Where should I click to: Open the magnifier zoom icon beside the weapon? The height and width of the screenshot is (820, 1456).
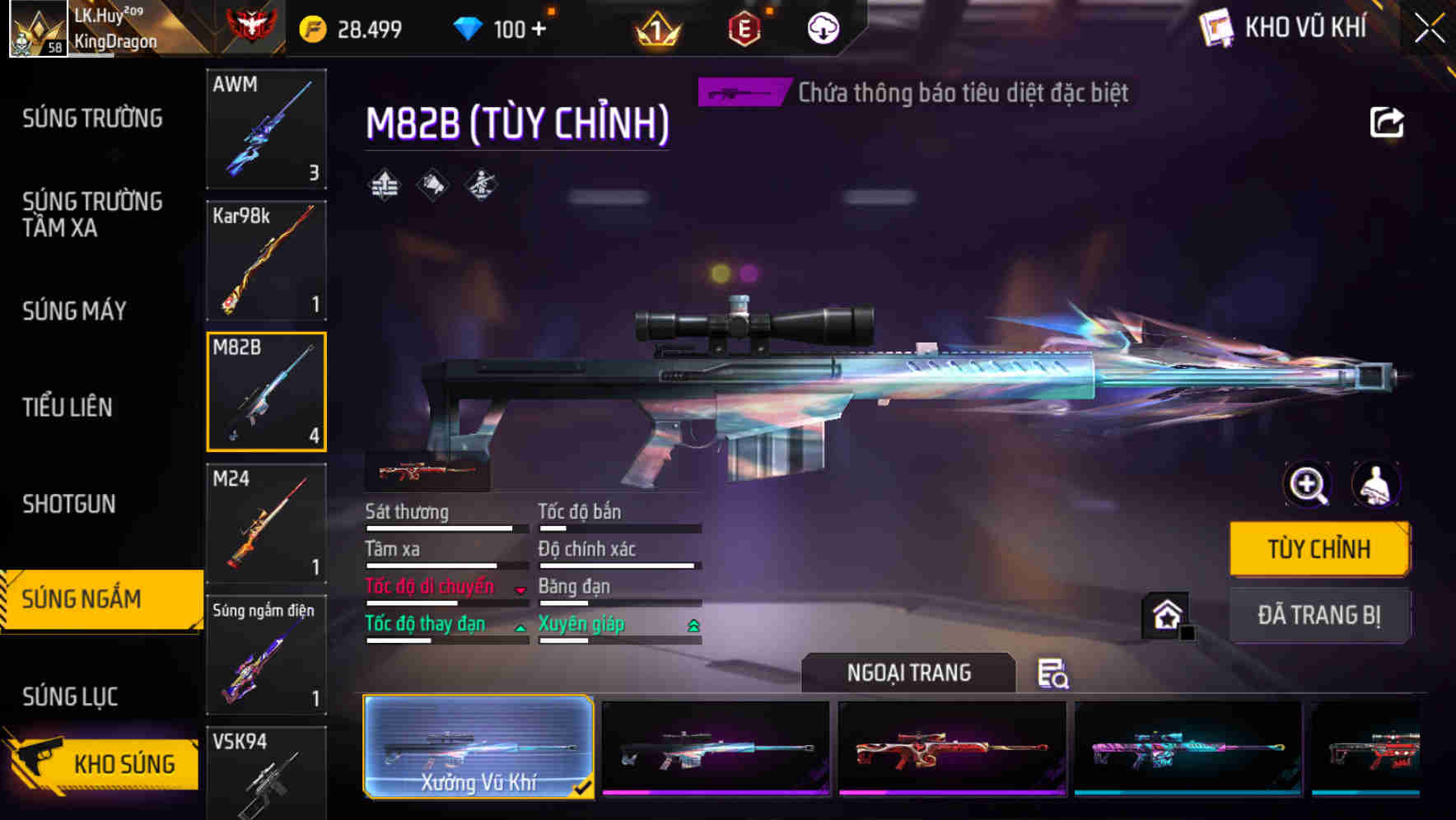1308,485
